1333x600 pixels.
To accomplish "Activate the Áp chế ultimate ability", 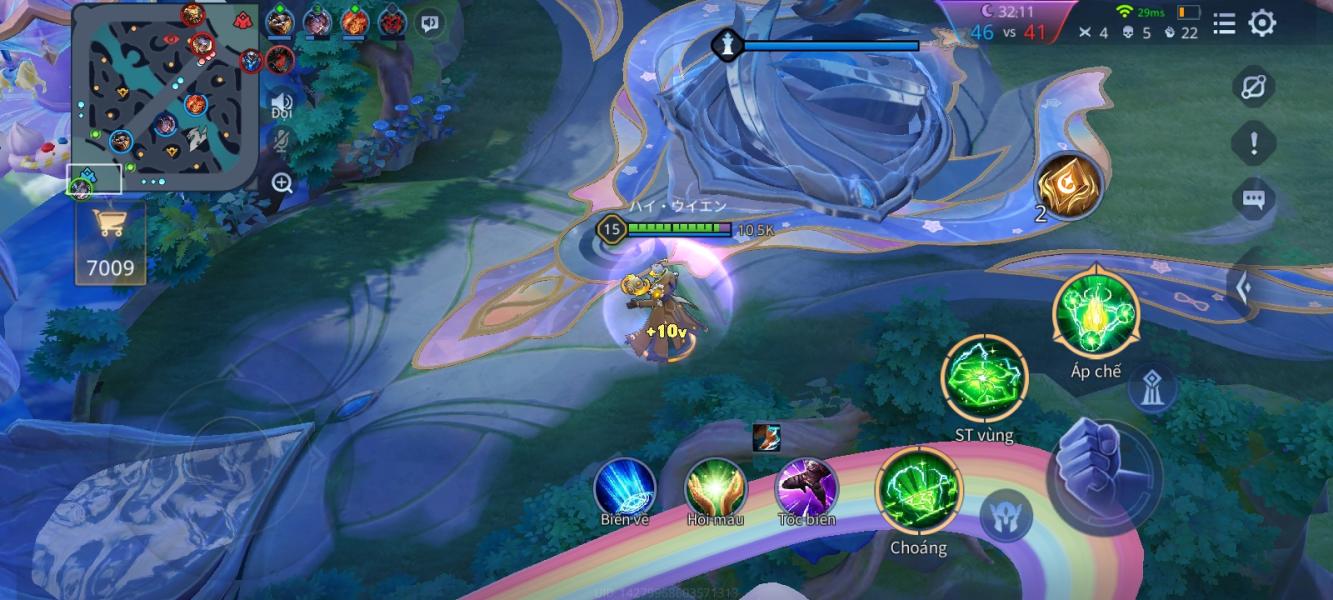I will pyautogui.click(x=1096, y=315).
